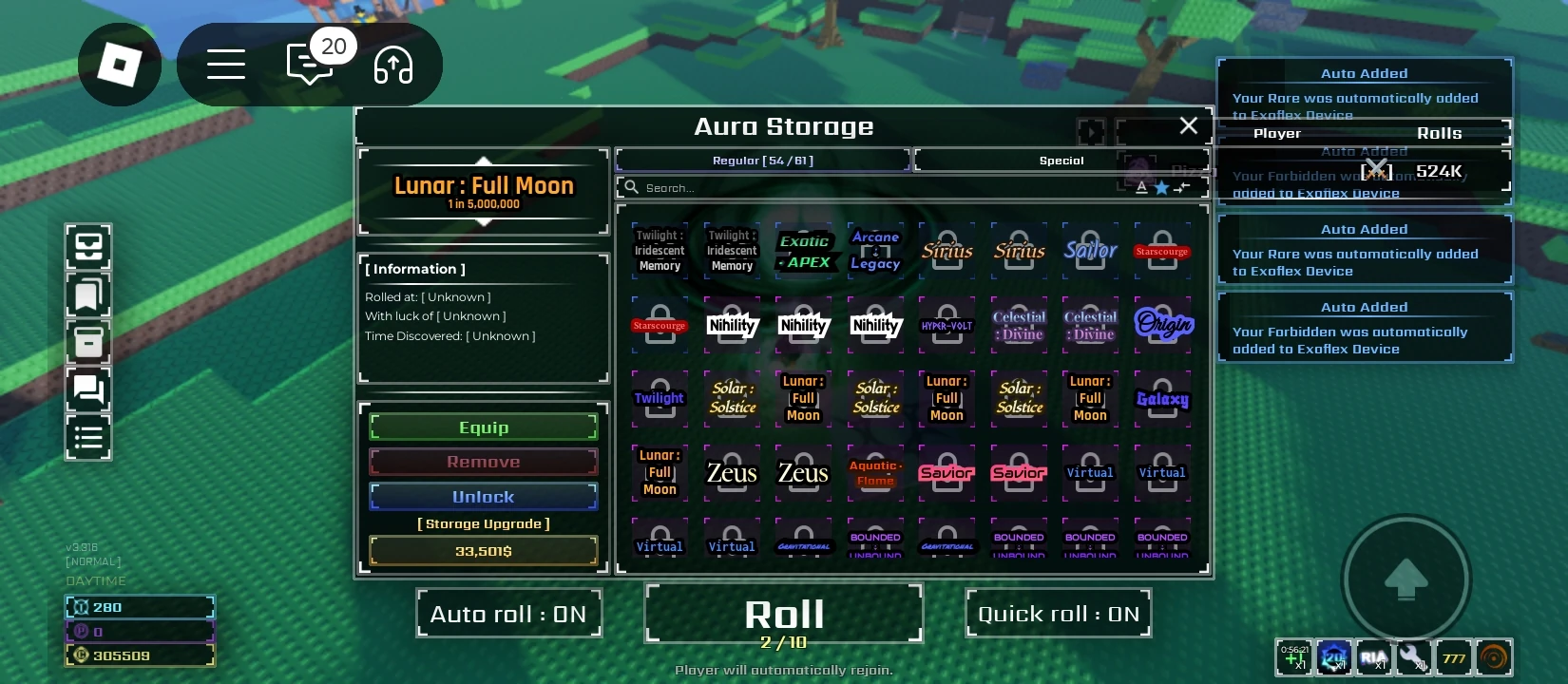Disable Auto roll
The image size is (1568, 684).
coord(508,613)
